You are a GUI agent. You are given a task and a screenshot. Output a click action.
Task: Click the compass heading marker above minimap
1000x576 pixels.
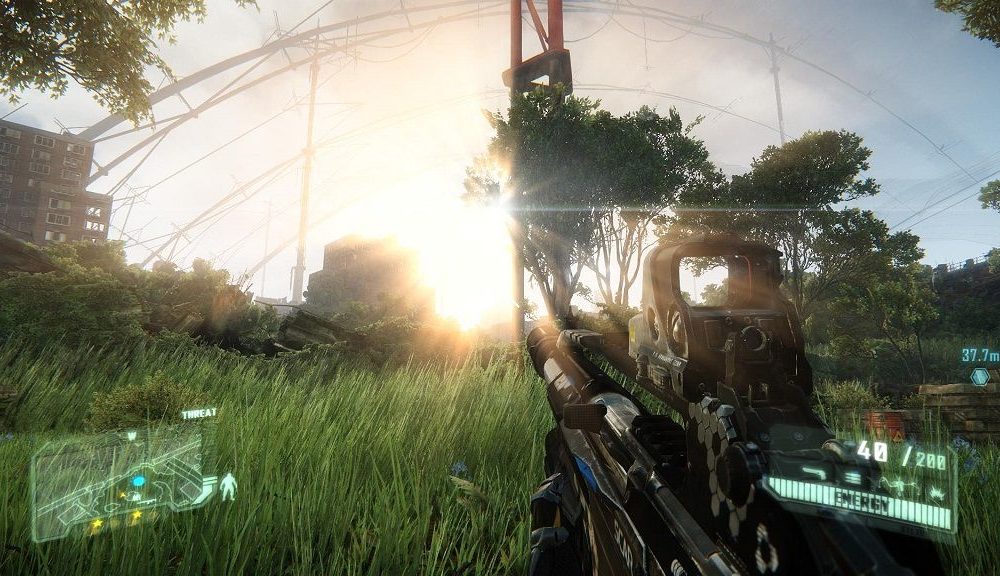click(131, 436)
